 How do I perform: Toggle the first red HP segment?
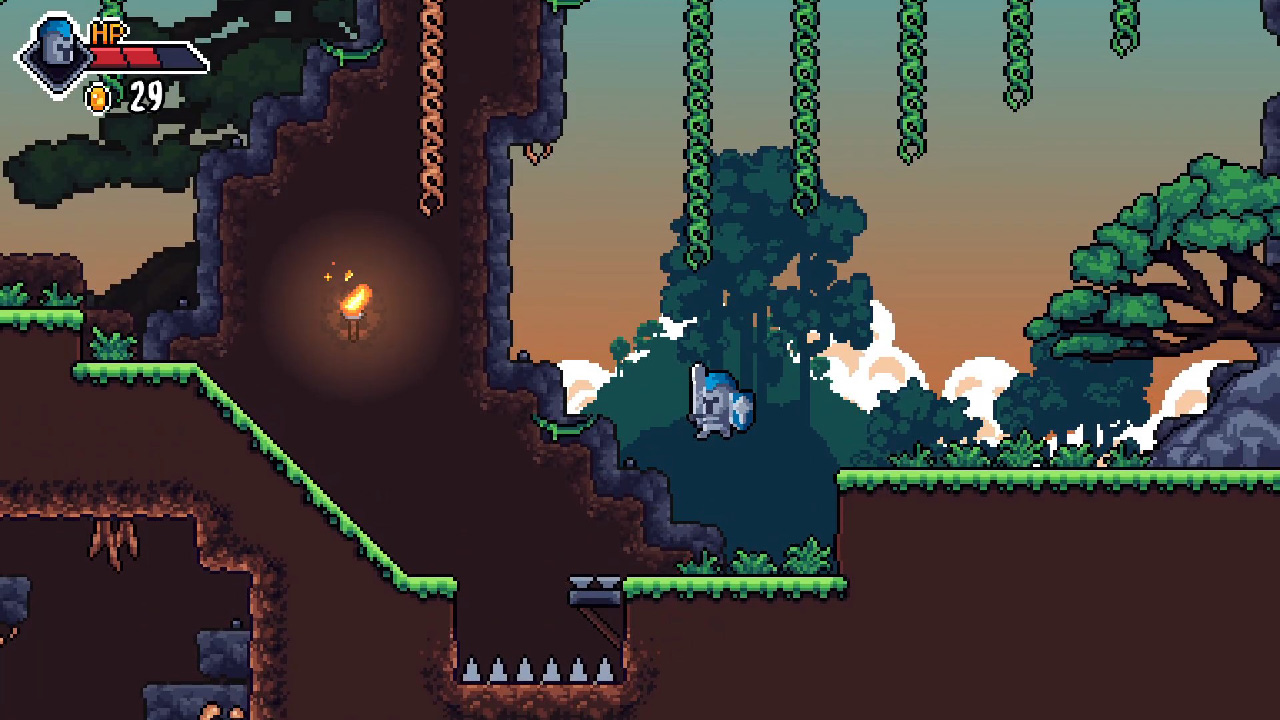(x=107, y=56)
